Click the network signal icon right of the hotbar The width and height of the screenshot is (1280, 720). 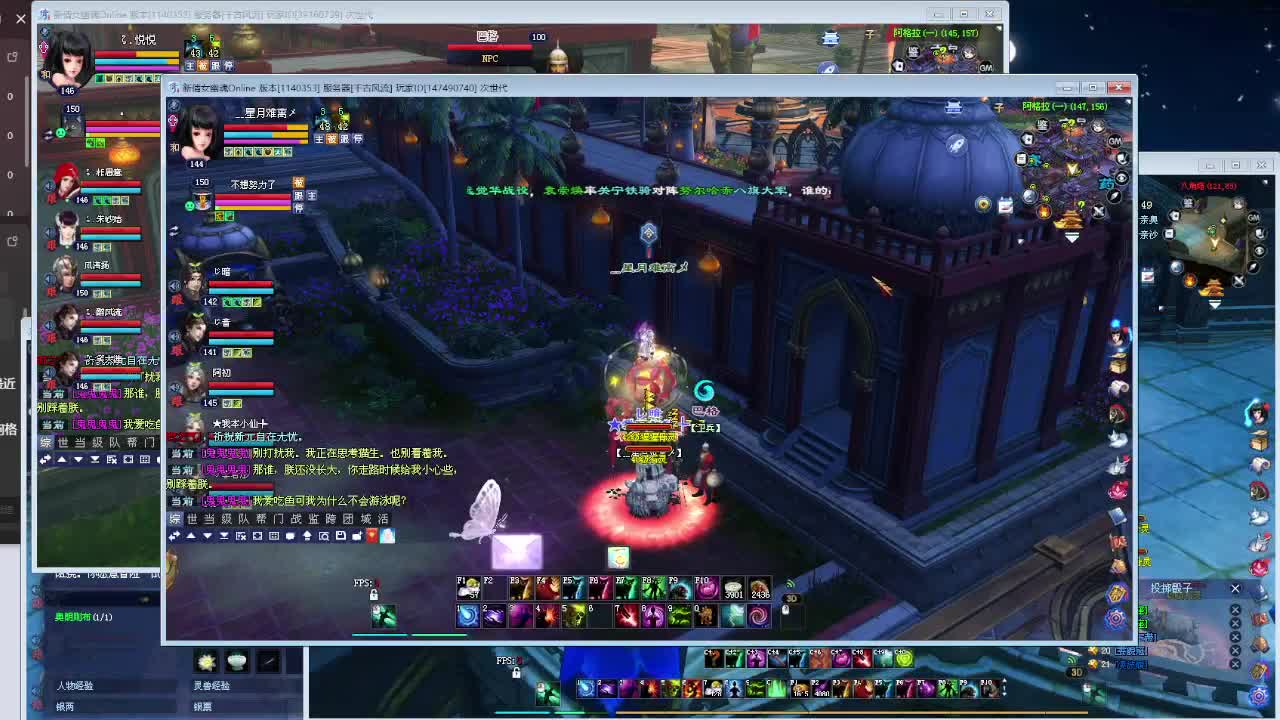pyautogui.click(x=790, y=582)
